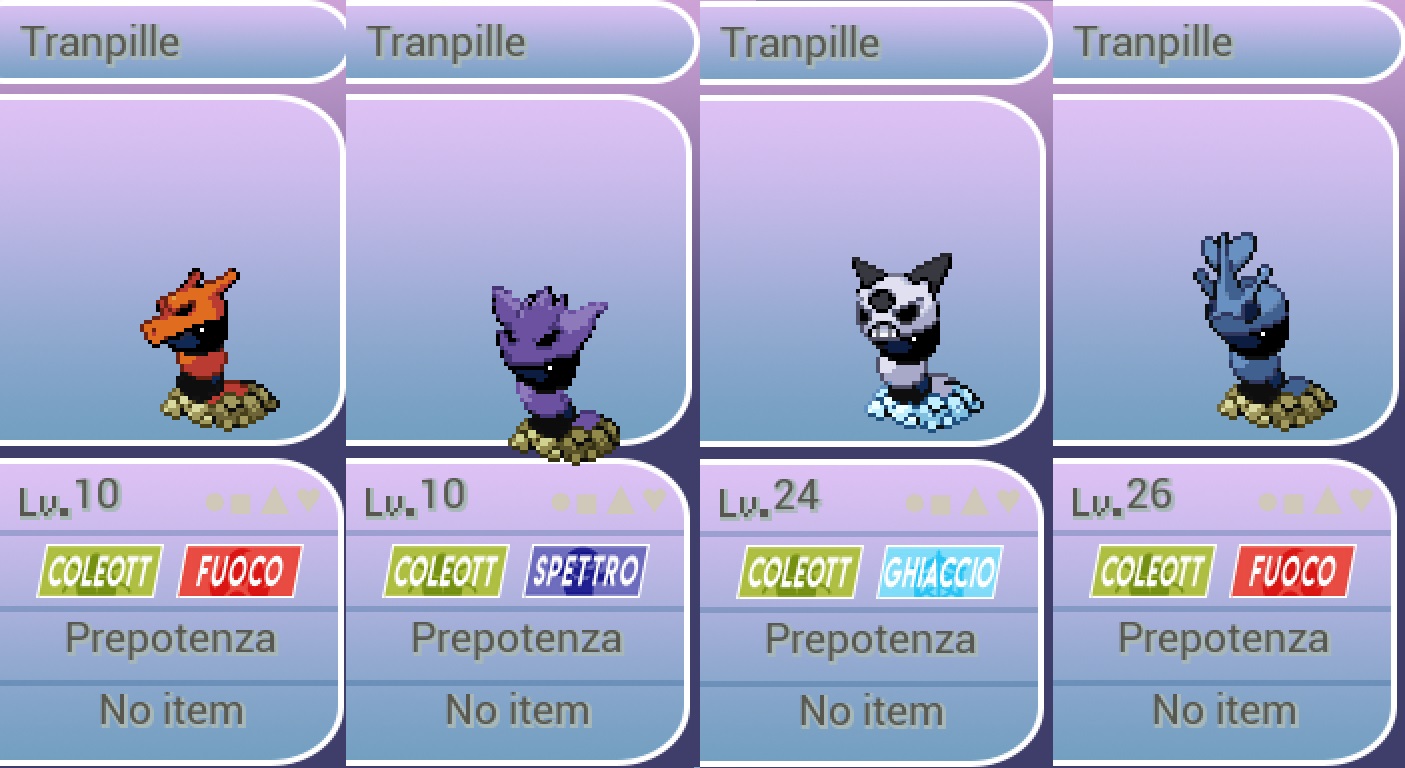Screen dimensions: 1405x768
Task: Select the COLEOTT type badge on the first card
Action: click(97, 571)
